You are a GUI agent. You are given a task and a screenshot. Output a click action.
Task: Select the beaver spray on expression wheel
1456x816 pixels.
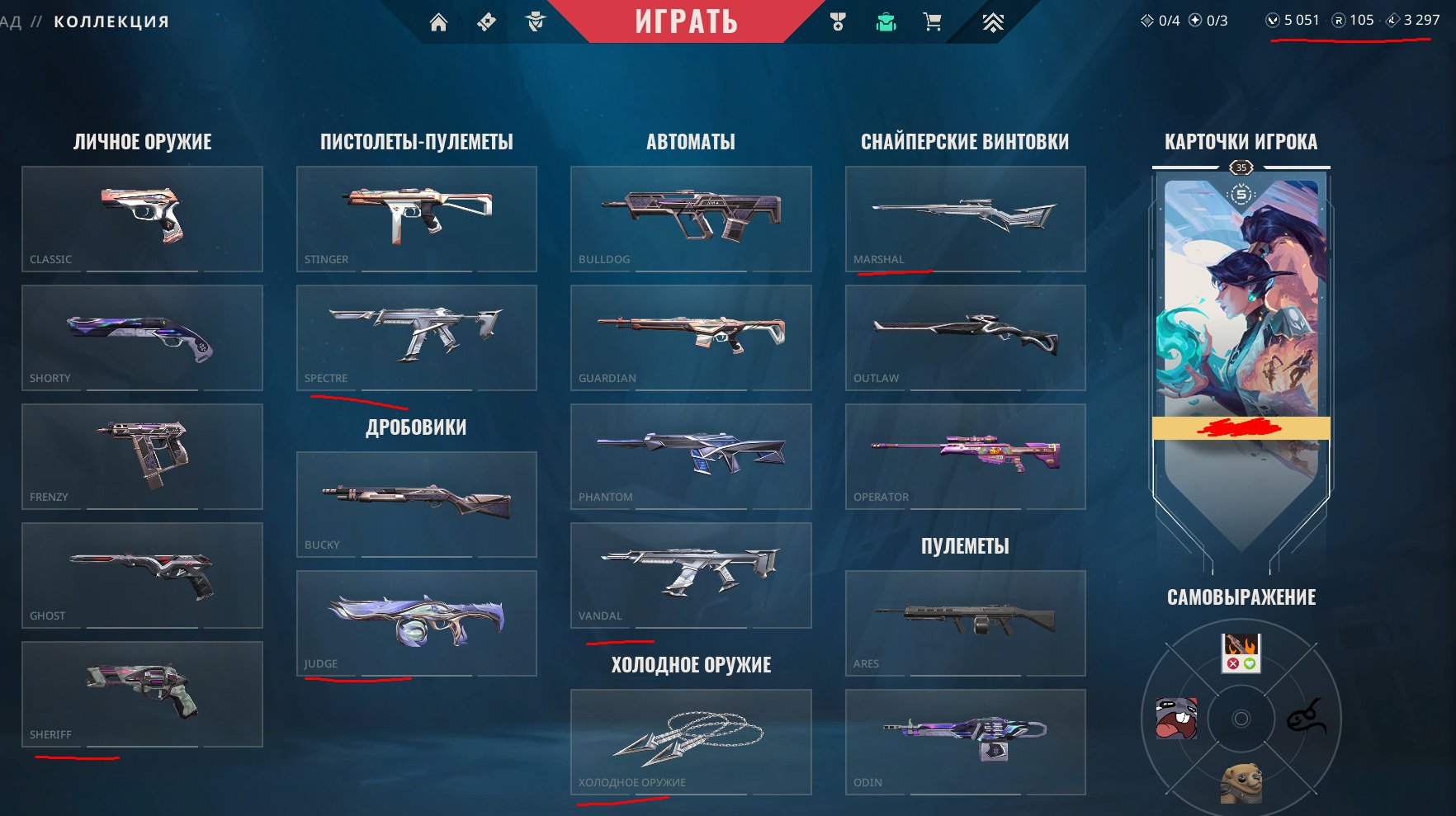(x=1241, y=782)
